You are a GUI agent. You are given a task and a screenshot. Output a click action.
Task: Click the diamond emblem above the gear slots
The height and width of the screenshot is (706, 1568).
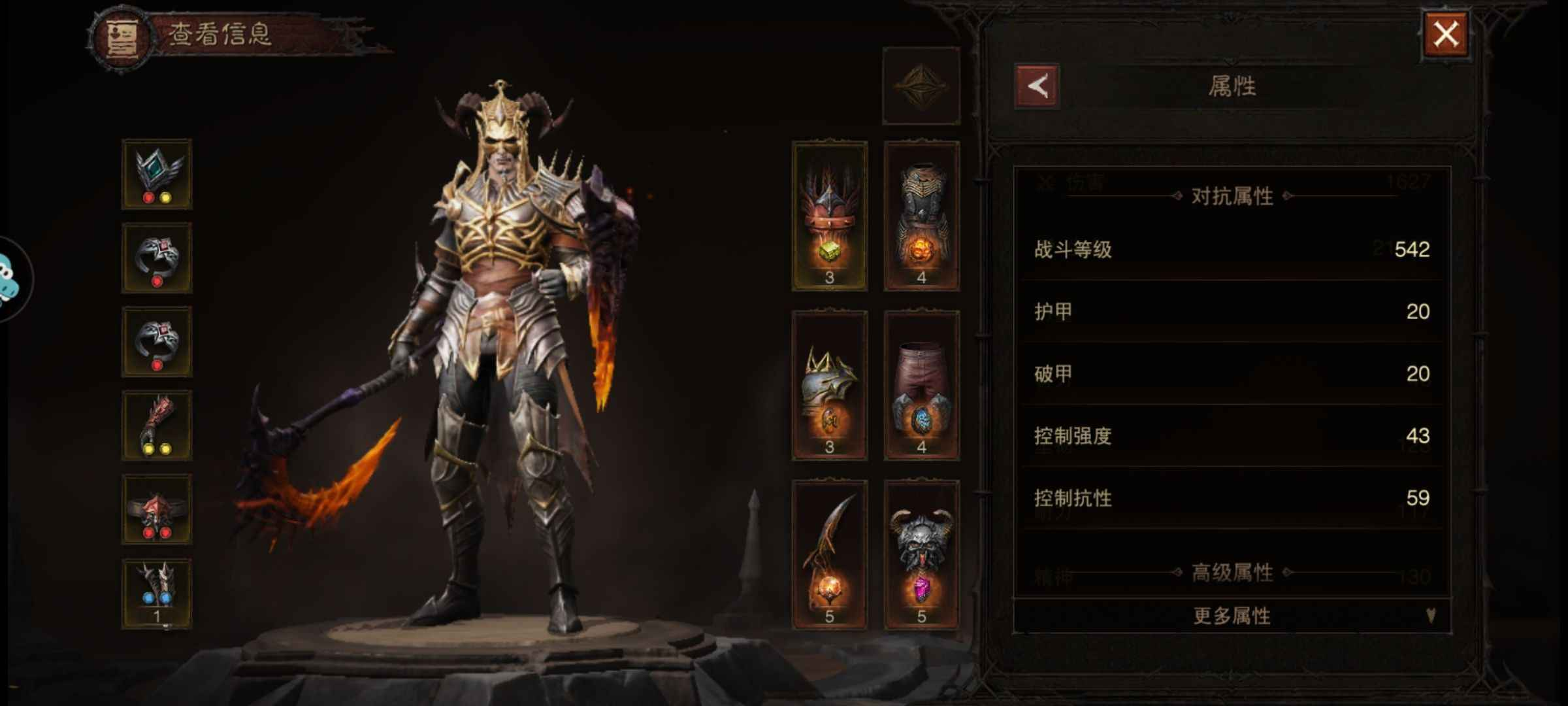(921, 86)
